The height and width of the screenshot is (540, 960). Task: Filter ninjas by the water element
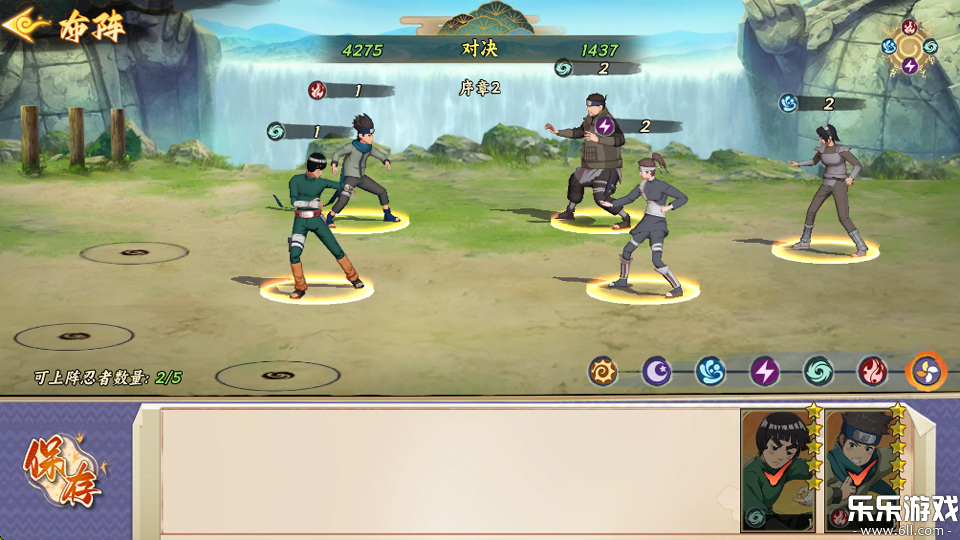click(710, 372)
